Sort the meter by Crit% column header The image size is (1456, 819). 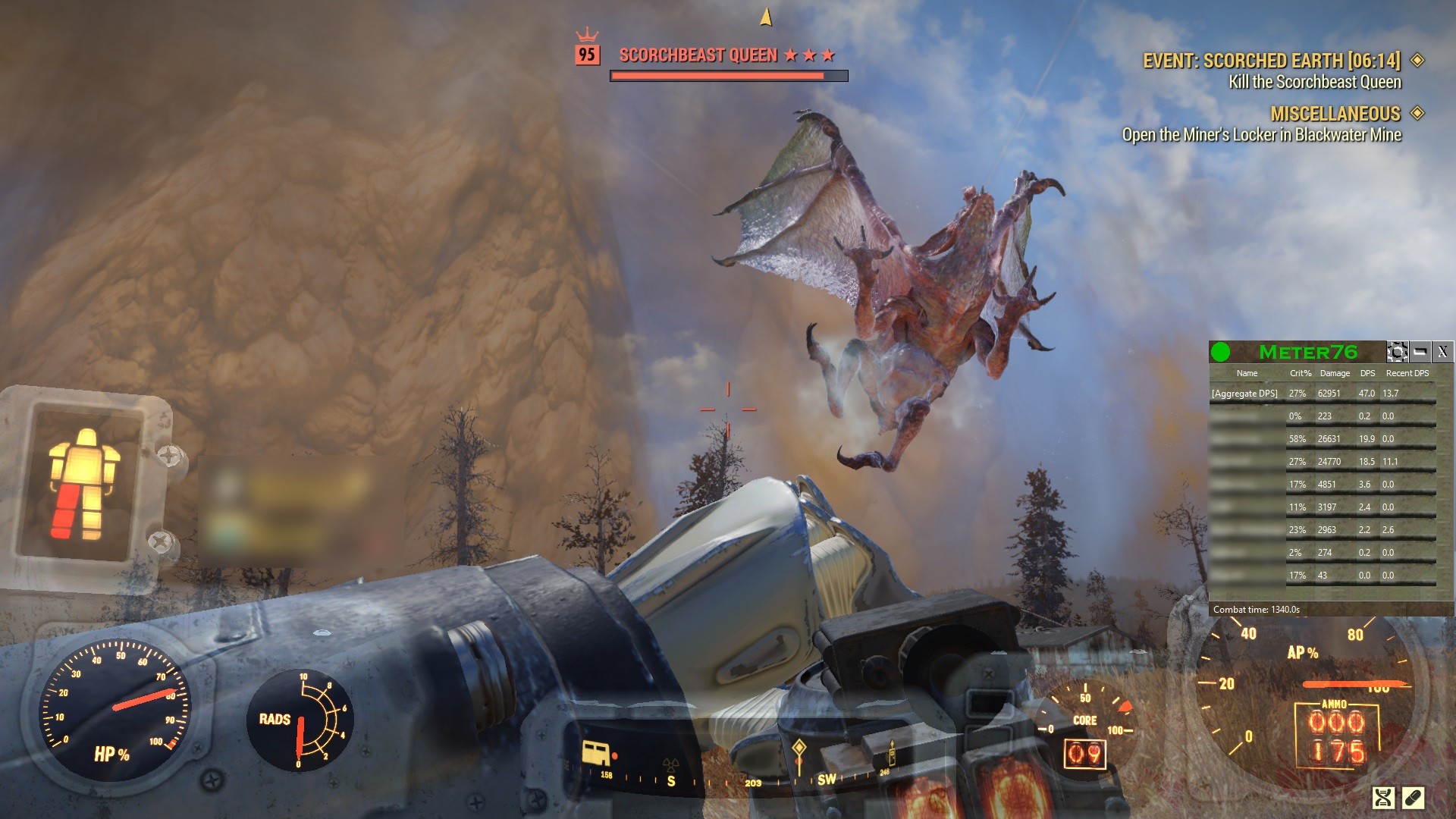[1300, 373]
